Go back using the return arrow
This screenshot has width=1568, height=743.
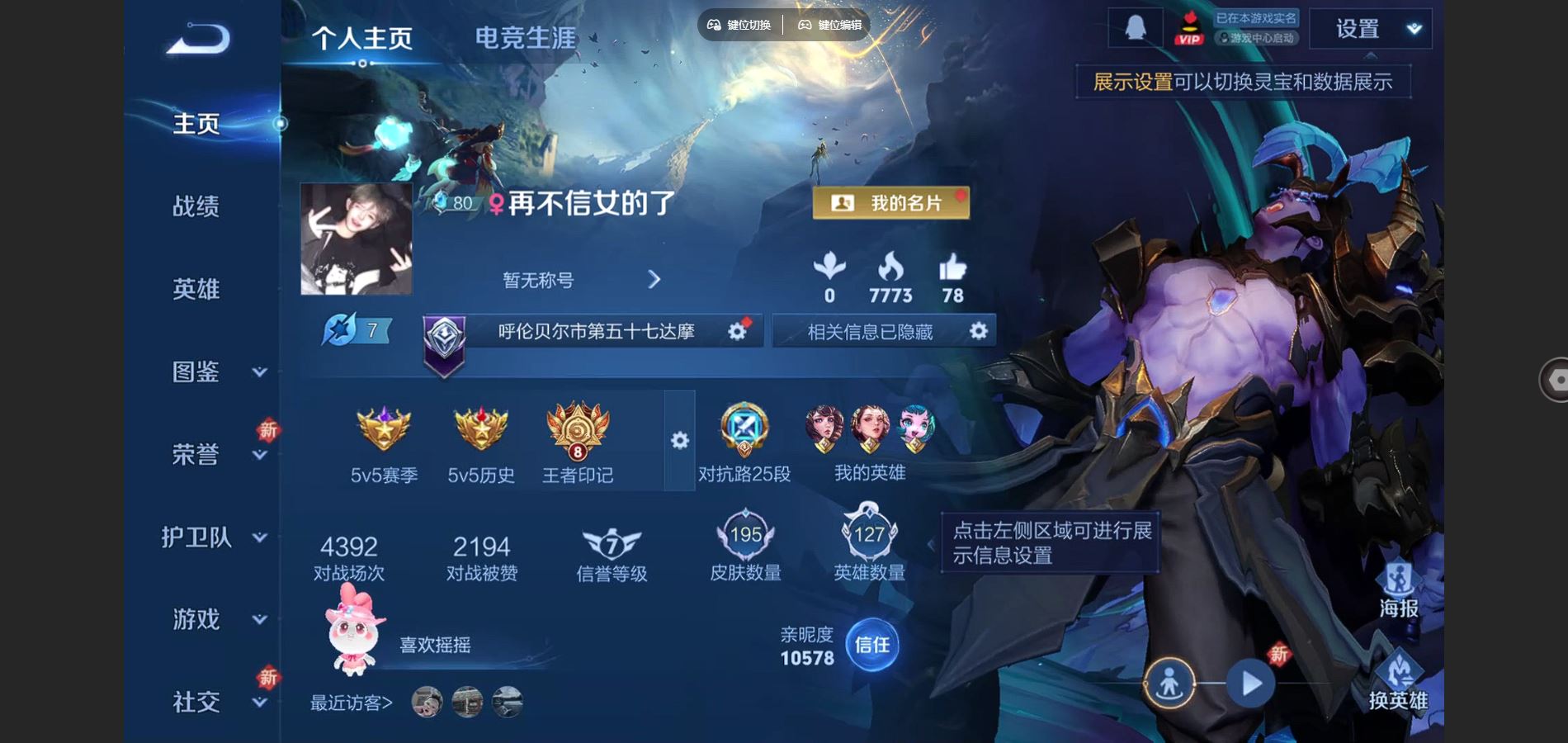coord(198,39)
